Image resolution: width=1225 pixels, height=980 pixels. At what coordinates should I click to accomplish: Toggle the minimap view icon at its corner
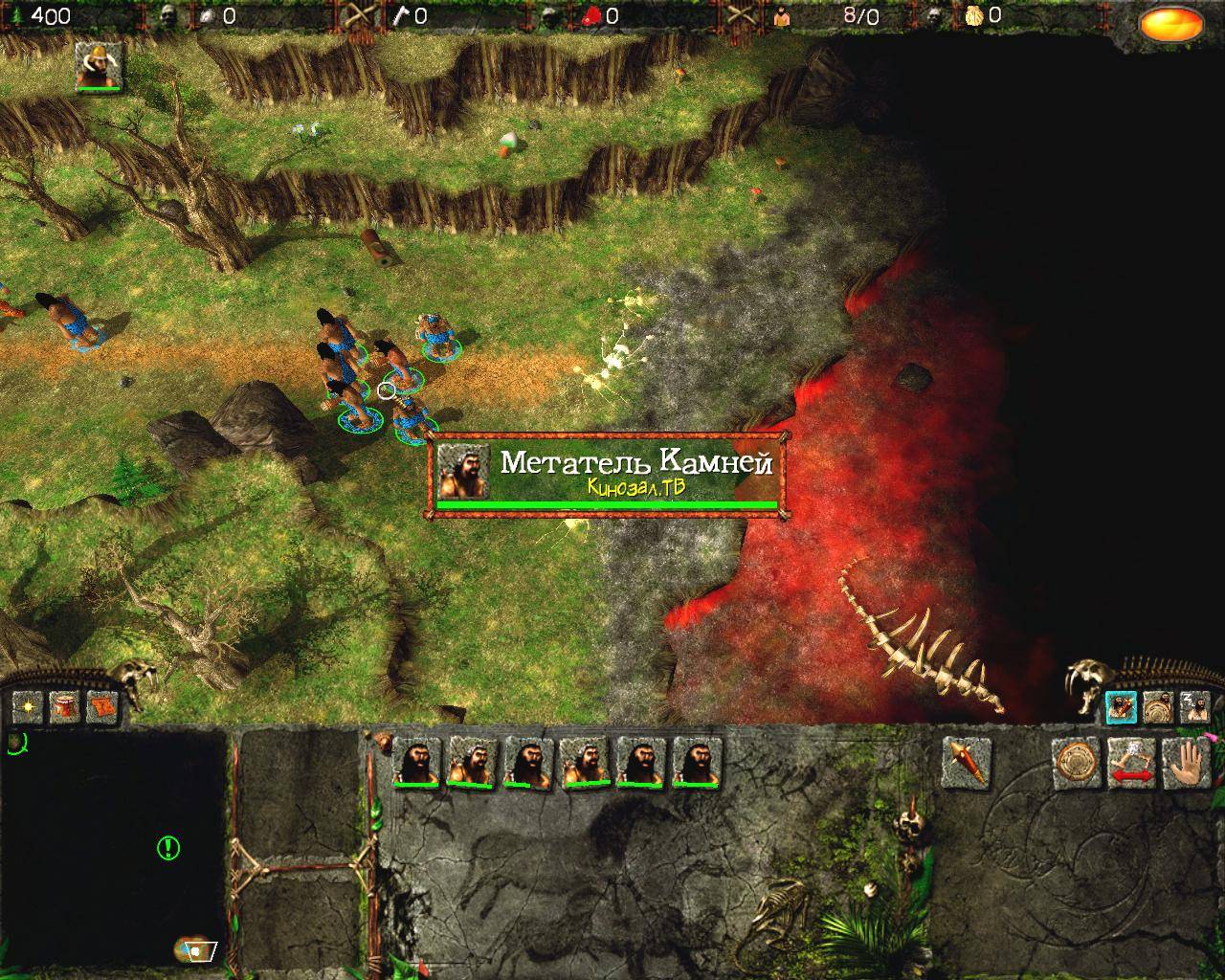pyautogui.click(x=196, y=949)
